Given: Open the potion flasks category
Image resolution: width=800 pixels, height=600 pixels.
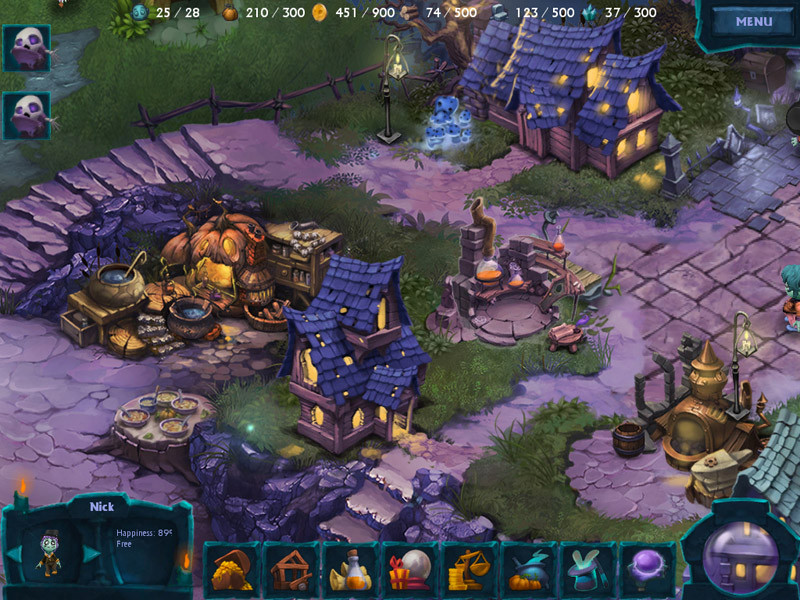Looking at the screenshot, I should click(349, 570).
